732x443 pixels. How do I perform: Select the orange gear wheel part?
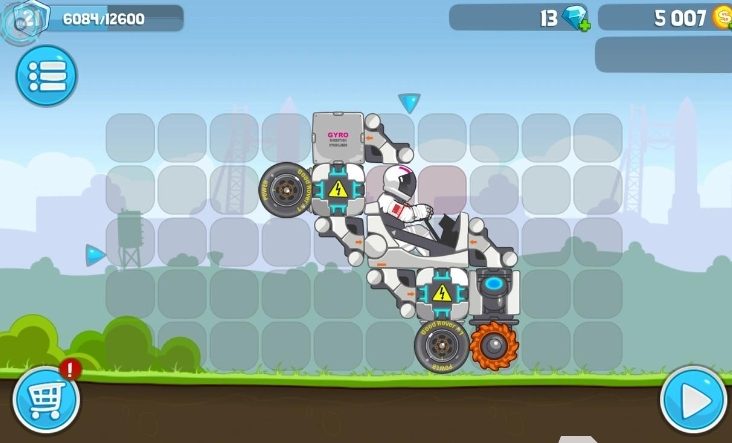[494, 345]
